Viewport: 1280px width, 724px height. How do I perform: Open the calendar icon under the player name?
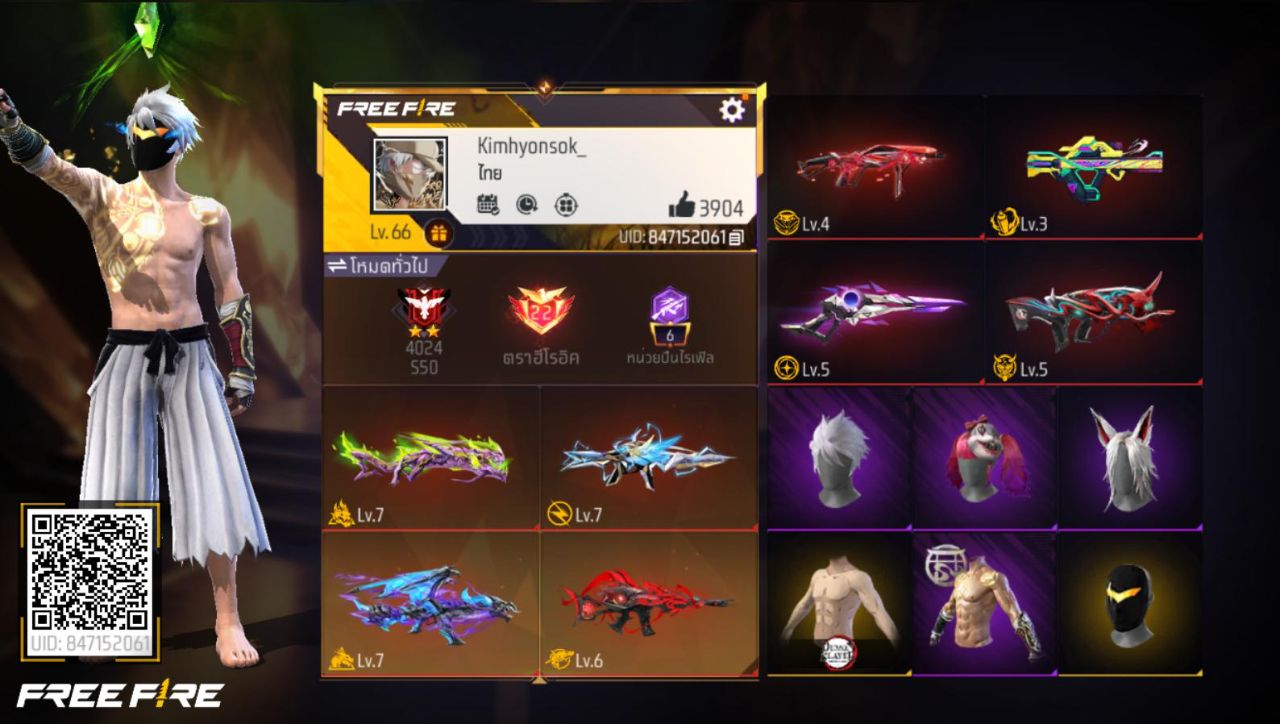[488, 205]
